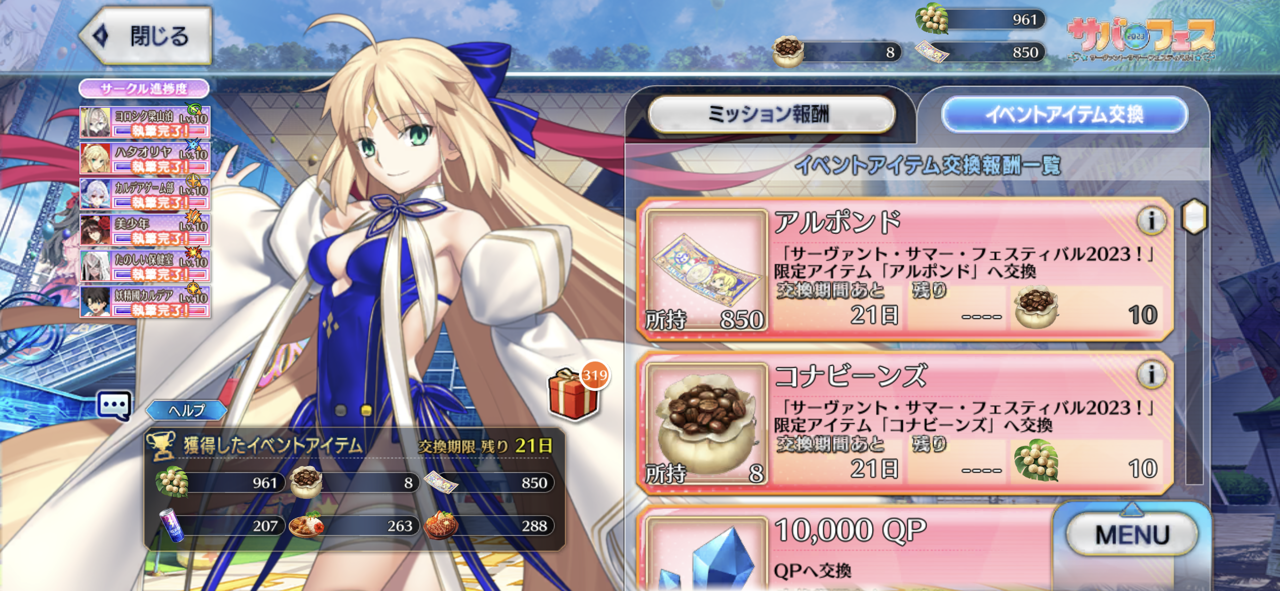Open the MENU button
Screen dimensions: 1280x591
tap(1131, 534)
